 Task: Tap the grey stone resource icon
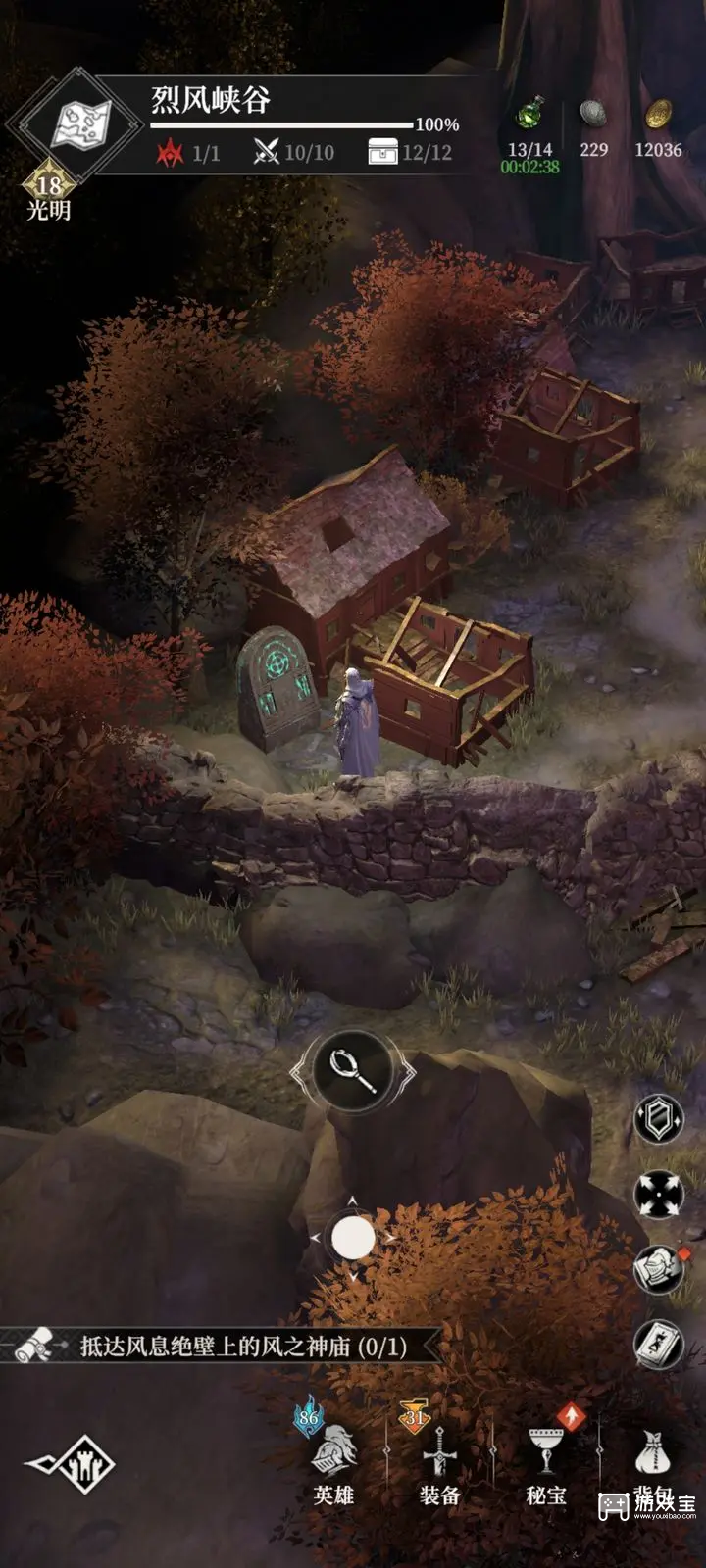coord(593,115)
